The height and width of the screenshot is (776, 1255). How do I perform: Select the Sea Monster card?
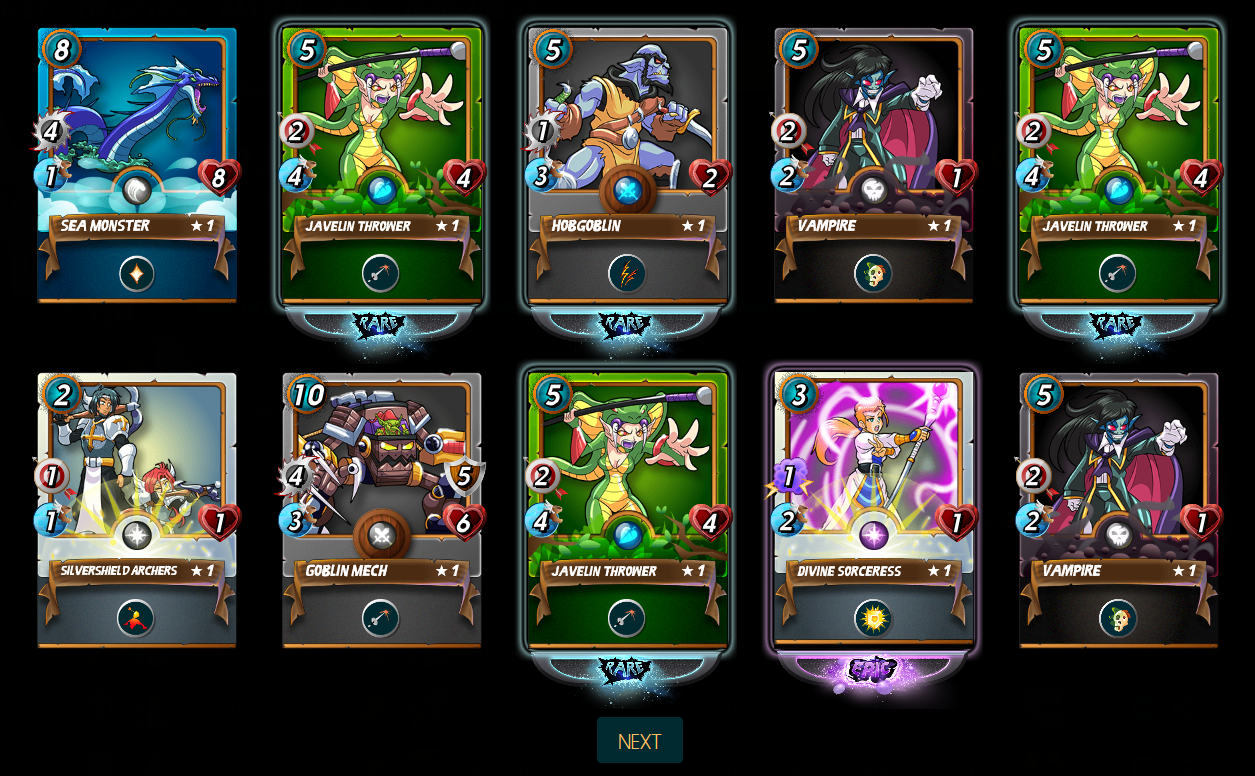click(137, 130)
